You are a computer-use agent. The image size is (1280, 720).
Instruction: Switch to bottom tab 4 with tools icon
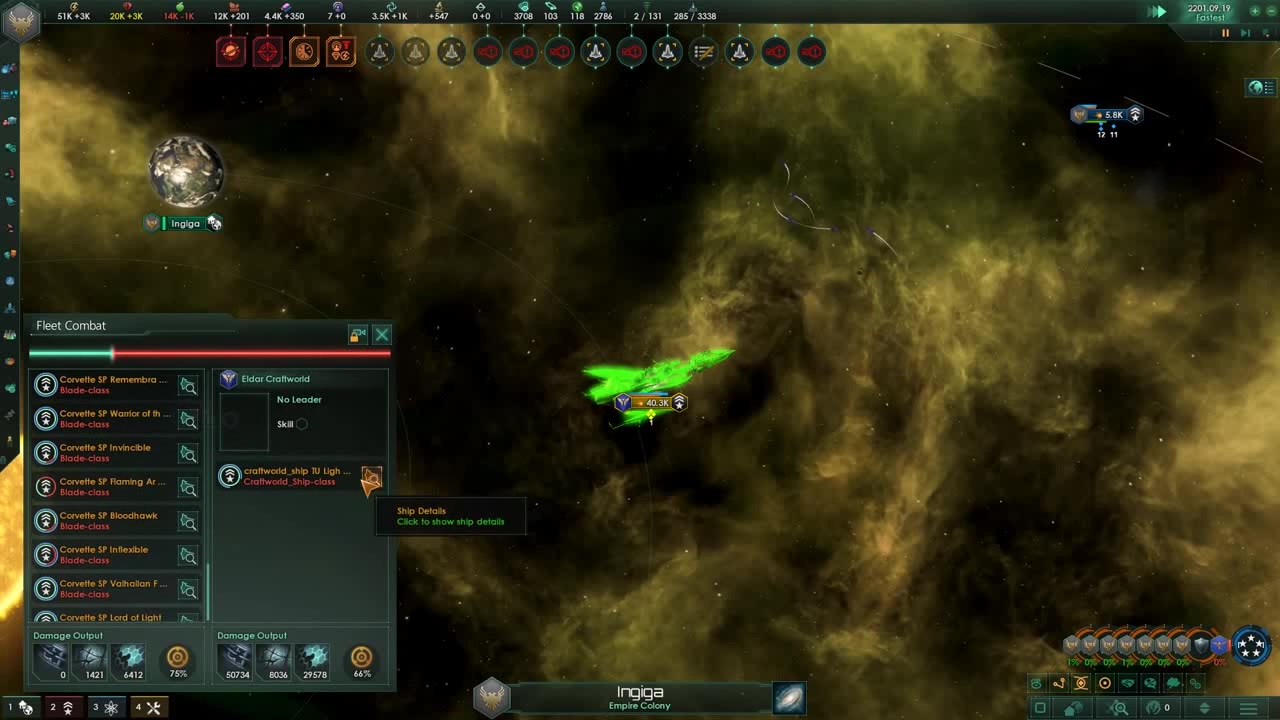pyautogui.click(x=148, y=708)
